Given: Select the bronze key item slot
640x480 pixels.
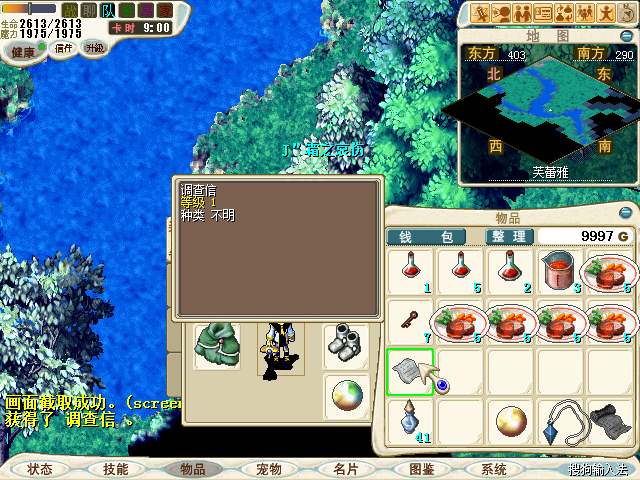Looking at the screenshot, I should pyautogui.click(x=410, y=321).
